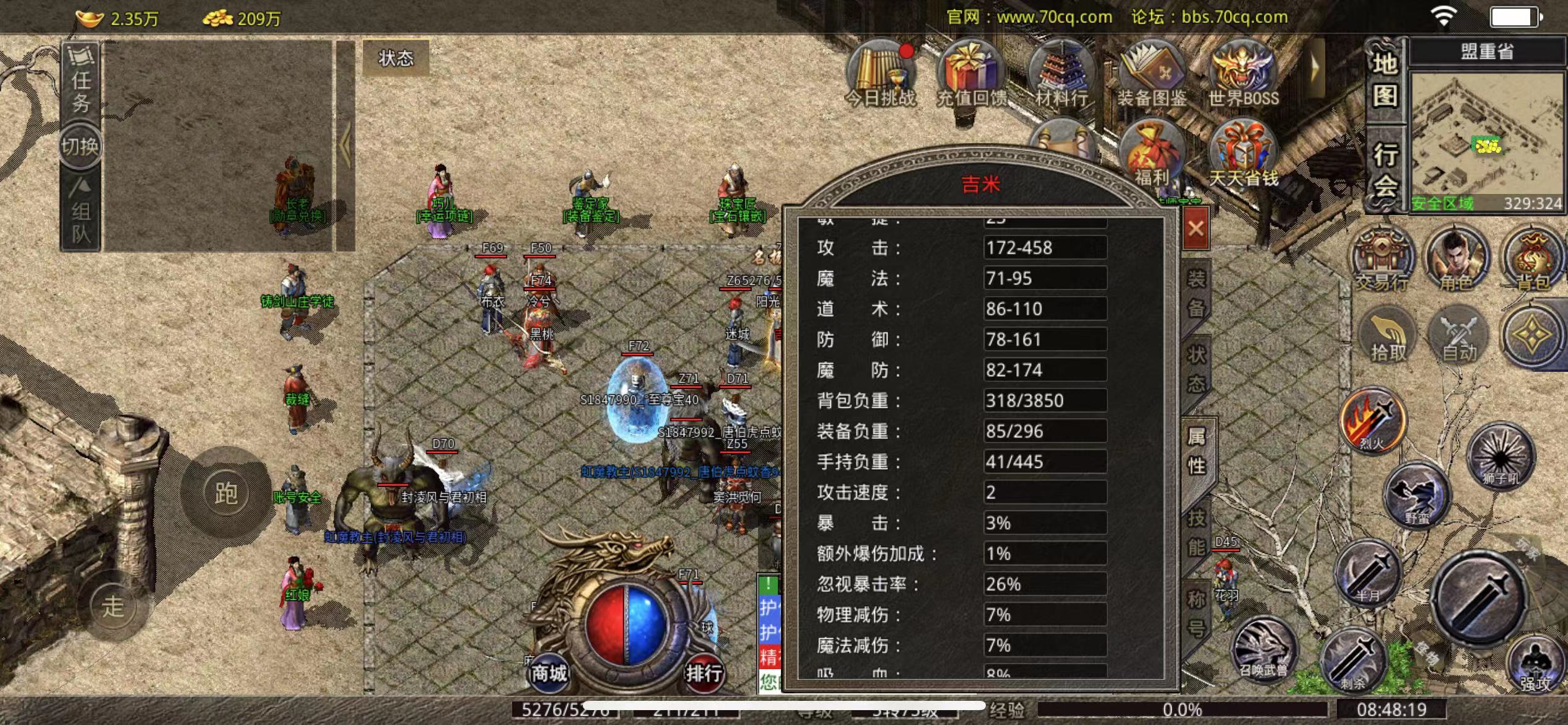
Task: Select the 称号 title tab
Action: click(1196, 613)
